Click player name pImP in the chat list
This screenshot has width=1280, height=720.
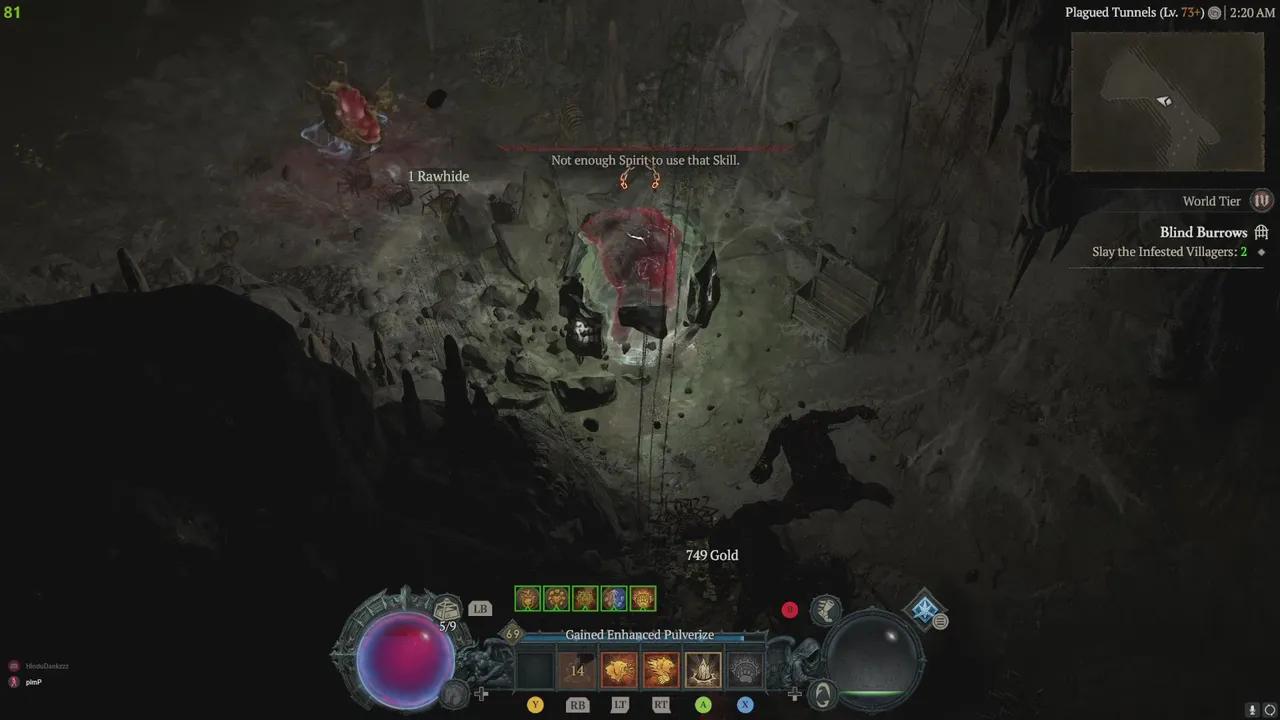pyautogui.click(x=34, y=682)
